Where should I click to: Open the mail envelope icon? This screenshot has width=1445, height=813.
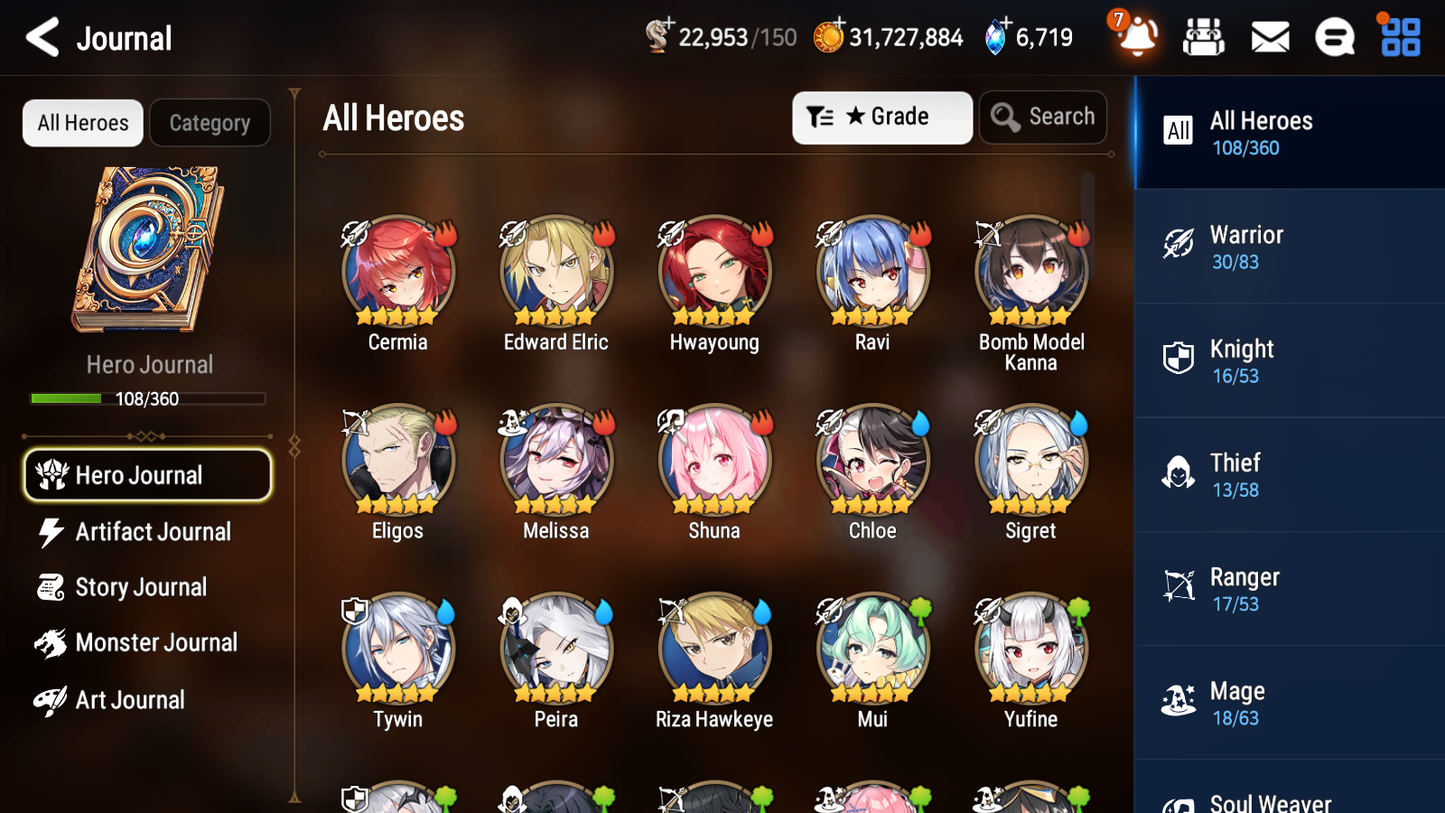click(x=1269, y=35)
